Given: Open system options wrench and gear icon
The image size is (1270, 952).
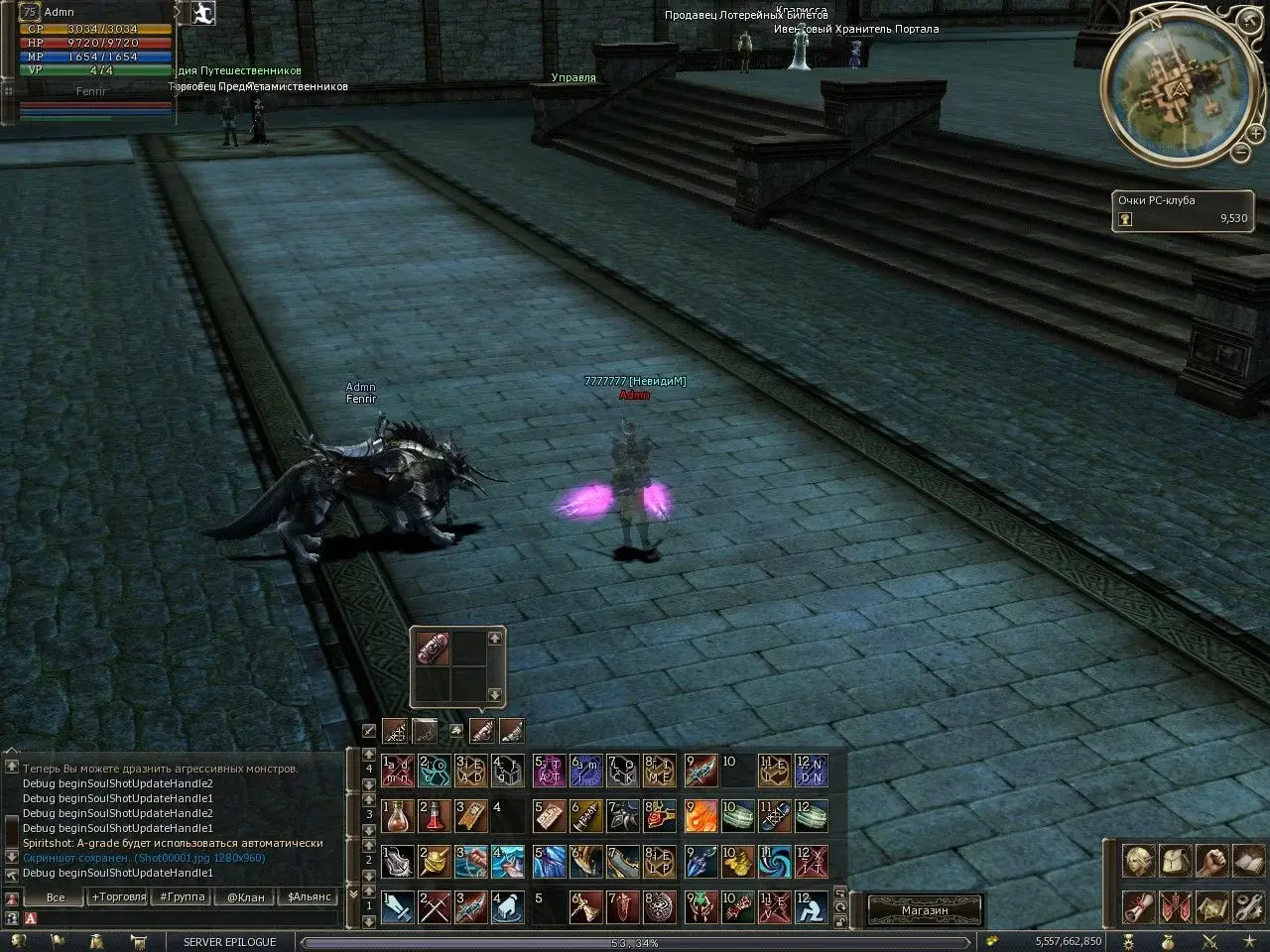Looking at the screenshot, I should click(x=1247, y=907).
